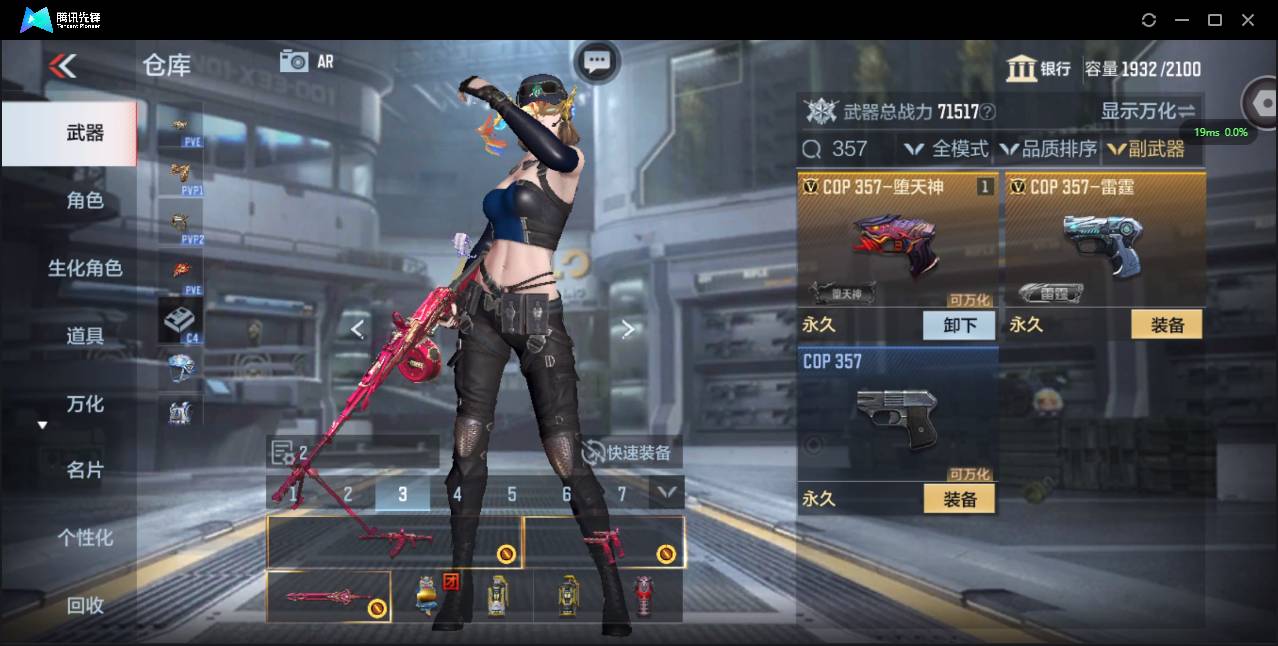Screen dimensions: 1278x646
Task: Open the AR camera mode
Action: pyautogui.click(x=306, y=61)
